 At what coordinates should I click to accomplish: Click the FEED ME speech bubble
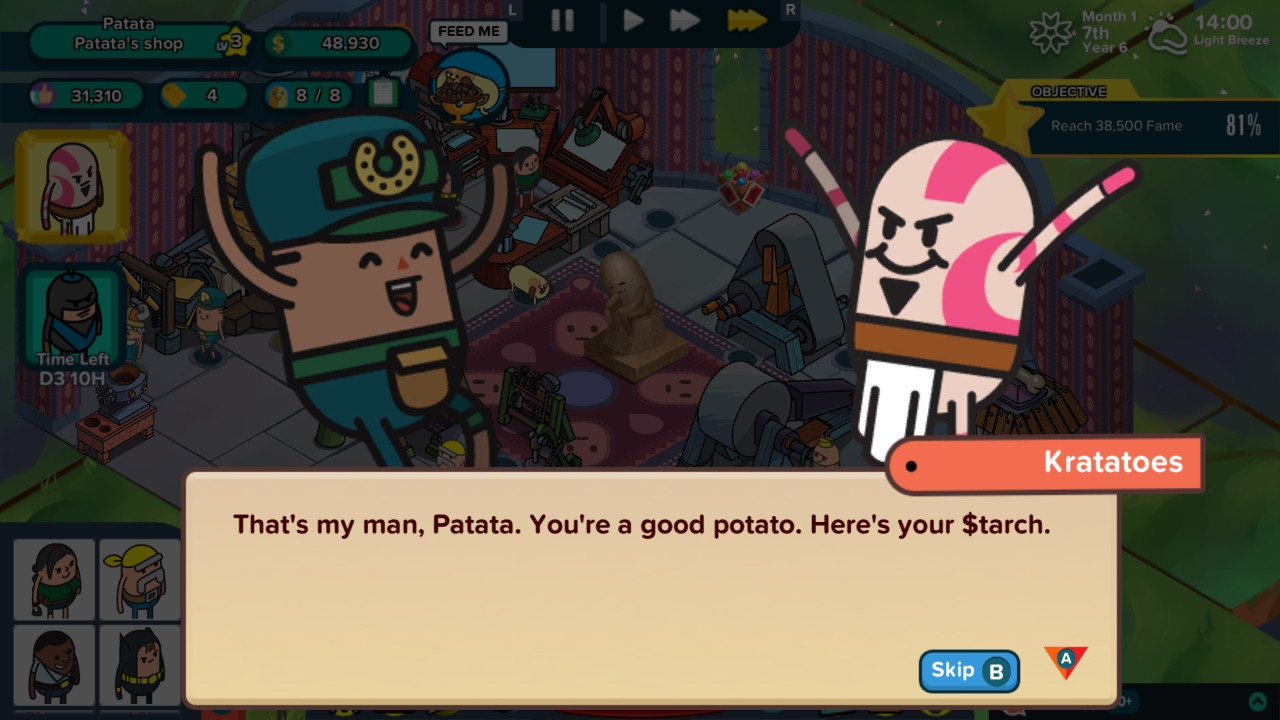(x=468, y=32)
